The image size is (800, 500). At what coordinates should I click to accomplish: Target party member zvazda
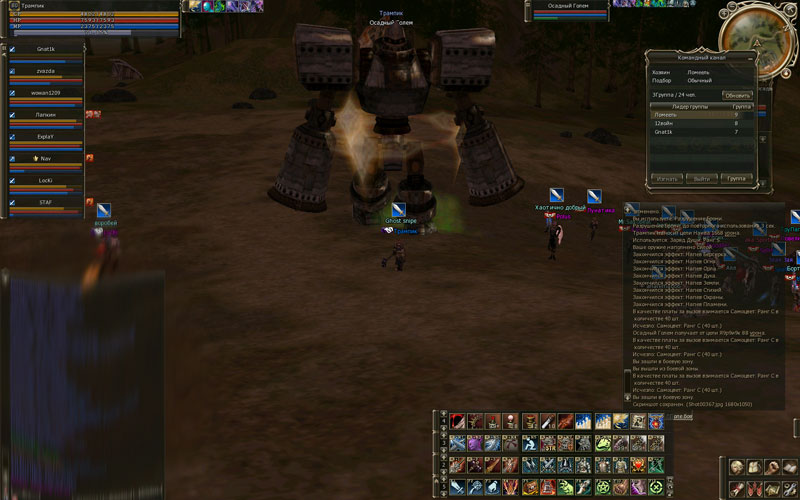(47, 71)
